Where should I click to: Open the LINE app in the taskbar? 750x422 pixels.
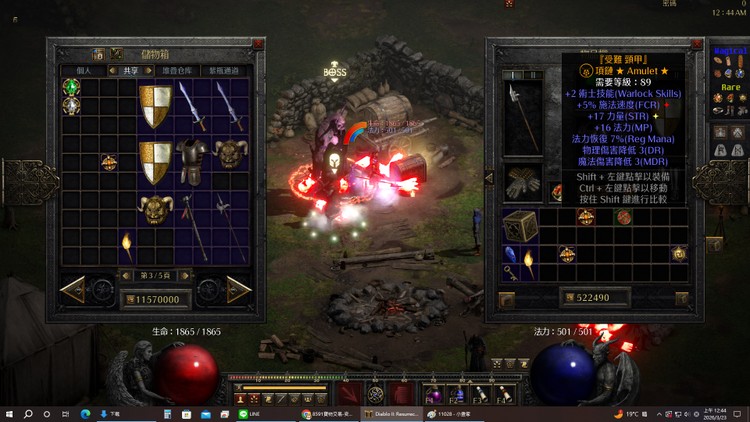click(245, 413)
